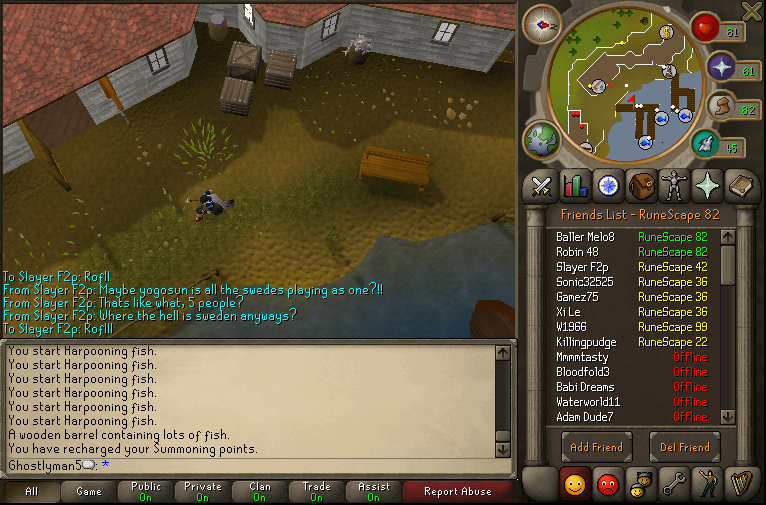Report a player with Report Abuse
Screen dimensions: 766x505
tap(457, 491)
